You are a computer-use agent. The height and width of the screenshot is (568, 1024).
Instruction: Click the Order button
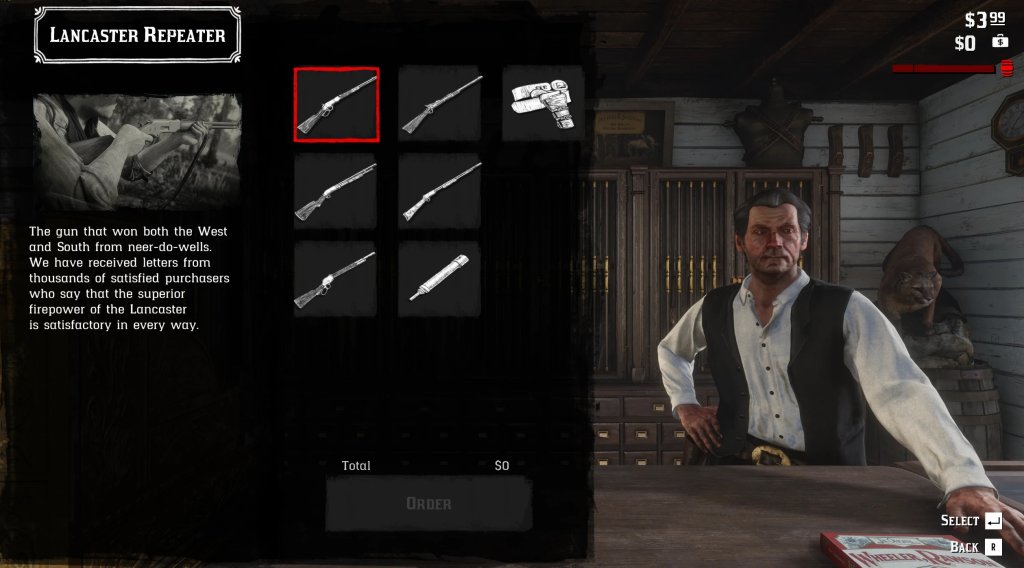pos(428,503)
